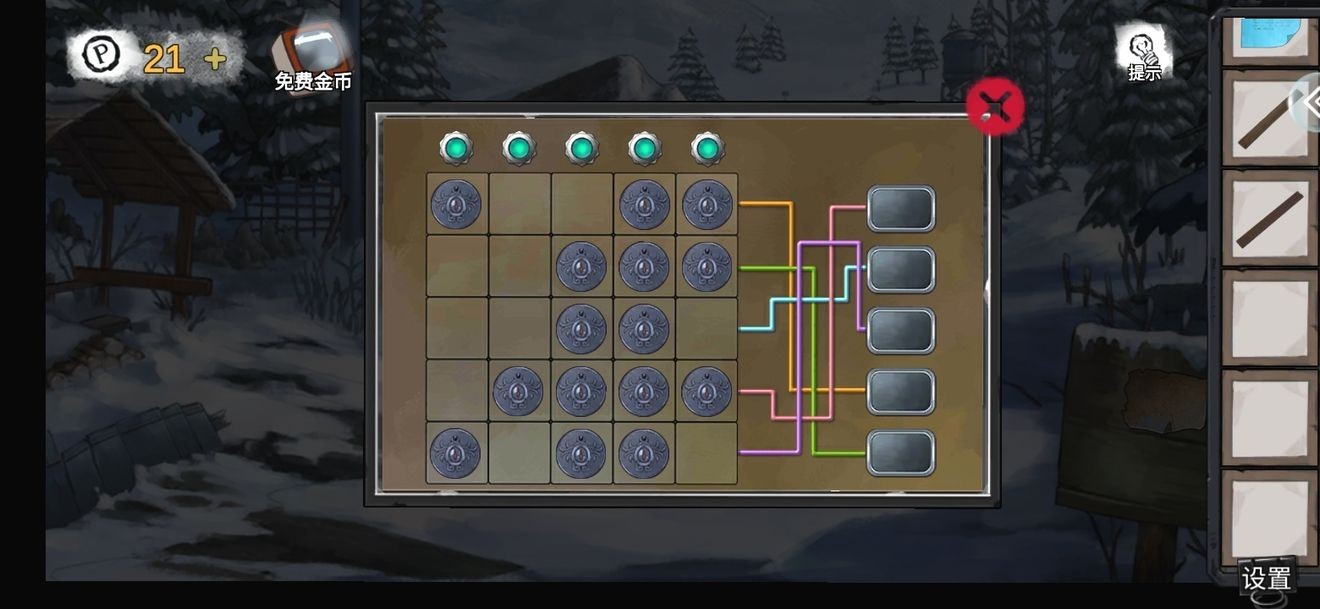This screenshot has width=1320, height=609.
Task: Select the blue paper inventory slot
Action: click(1269, 38)
